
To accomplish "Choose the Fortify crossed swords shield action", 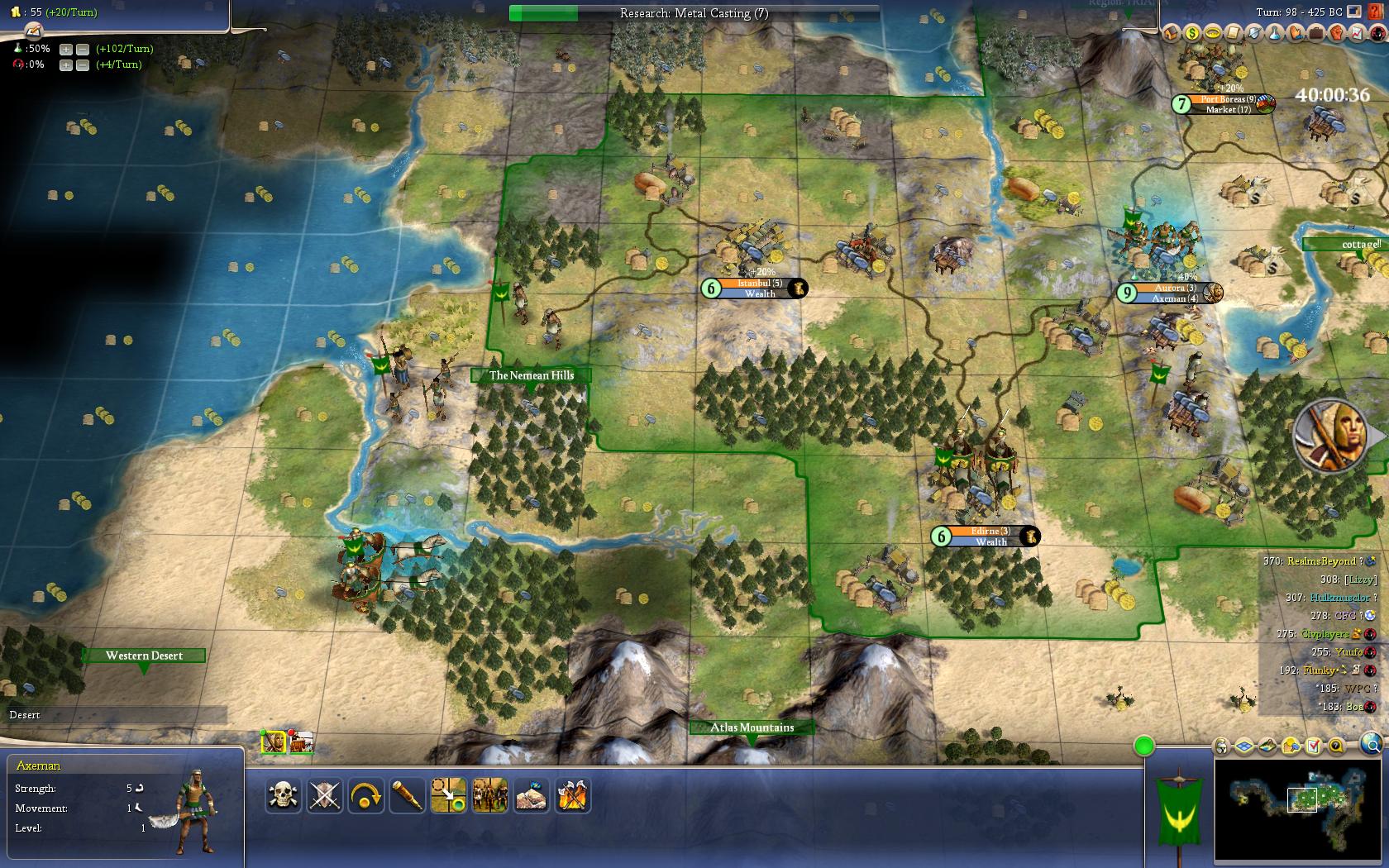I will coord(325,796).
